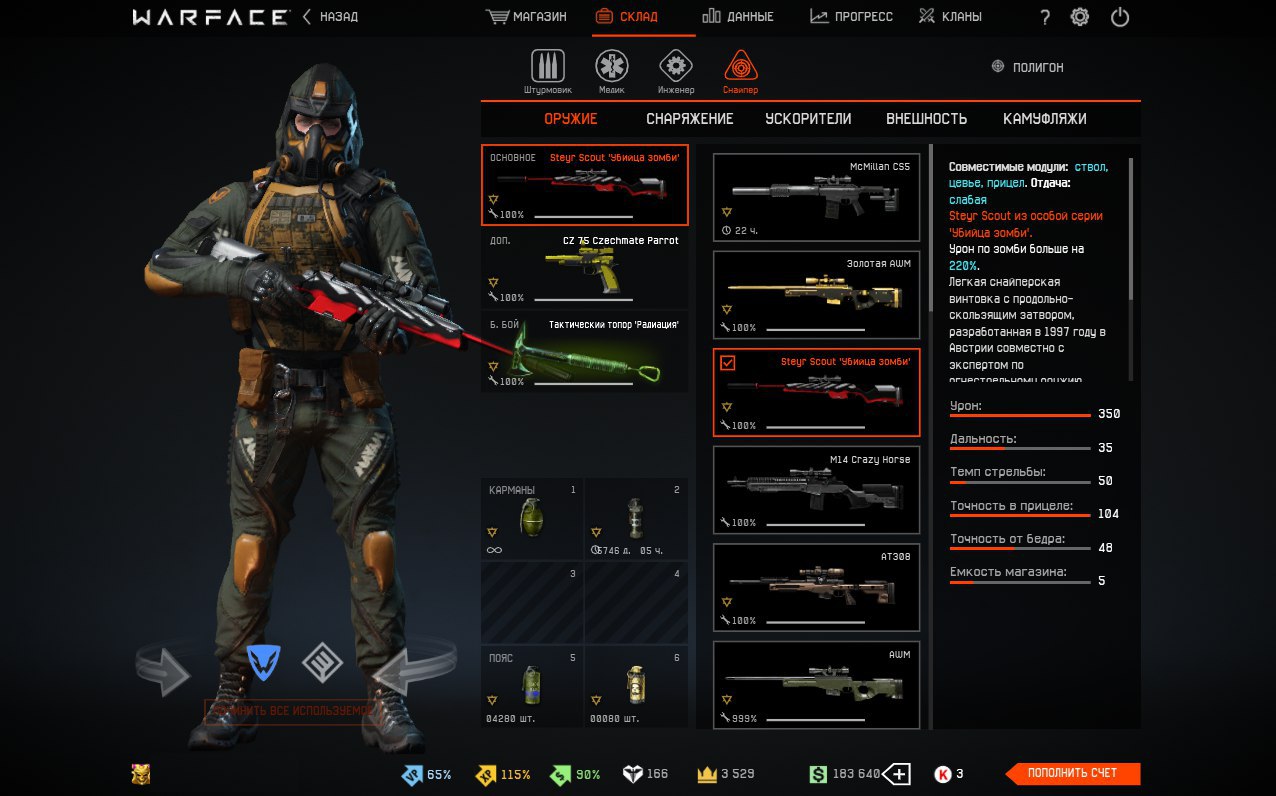Screen dimensions: 1276x796
Task: Select the M14 Crazy Horse rifle
Action: [816, 490]
